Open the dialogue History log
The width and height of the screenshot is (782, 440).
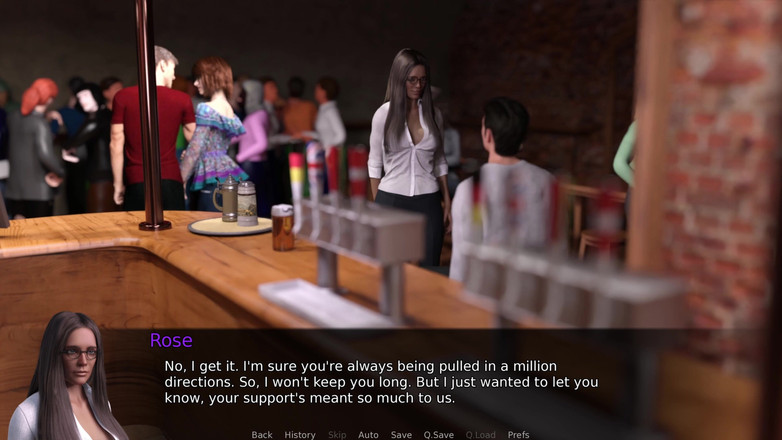300,435
